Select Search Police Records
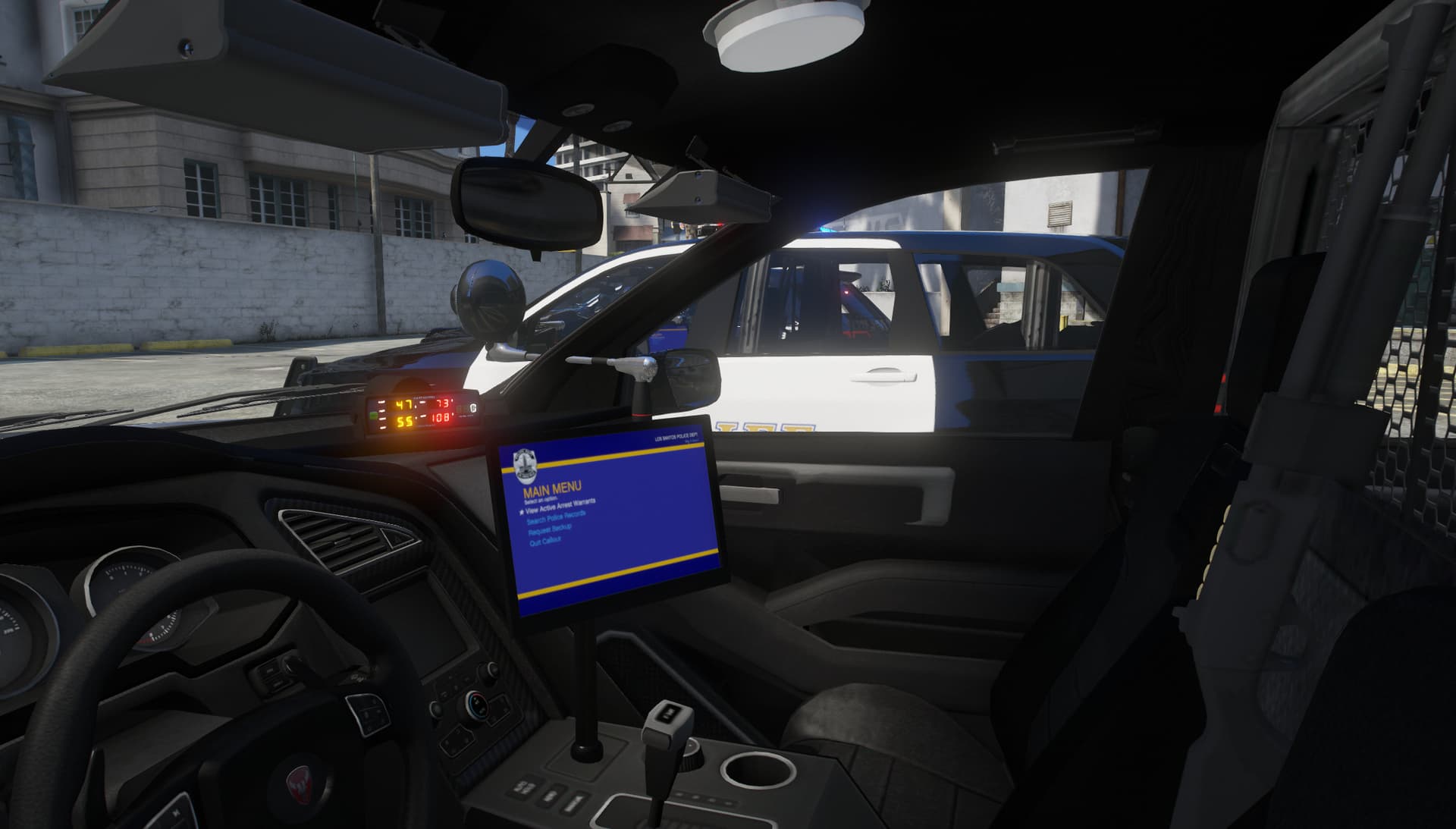The image size is (1456, 829). coord(556,519)
